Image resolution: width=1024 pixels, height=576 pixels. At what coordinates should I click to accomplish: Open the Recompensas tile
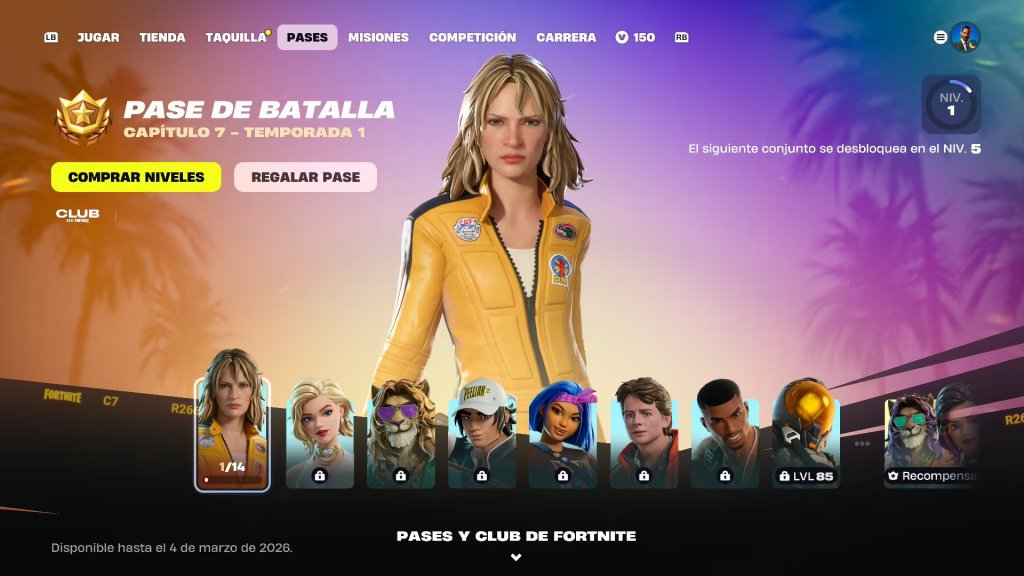(x=932, y=440)
